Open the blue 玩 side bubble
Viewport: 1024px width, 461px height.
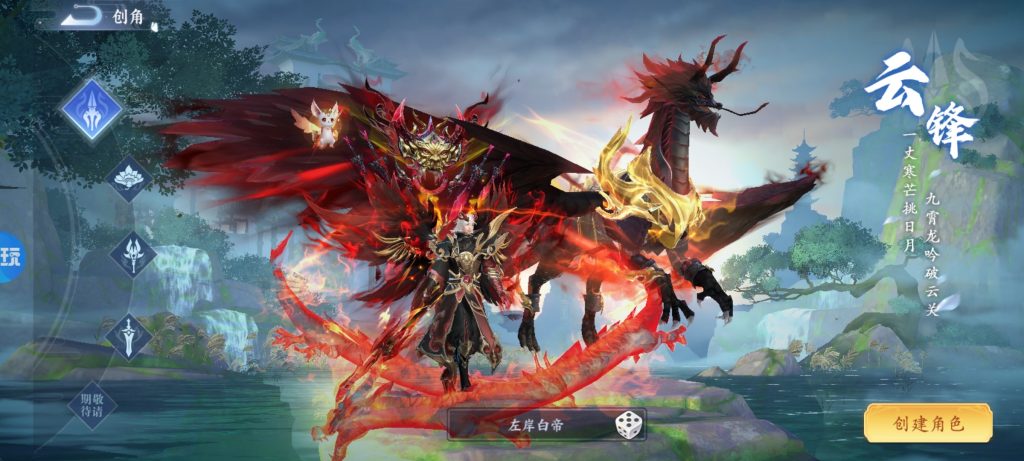click(10, 257)
